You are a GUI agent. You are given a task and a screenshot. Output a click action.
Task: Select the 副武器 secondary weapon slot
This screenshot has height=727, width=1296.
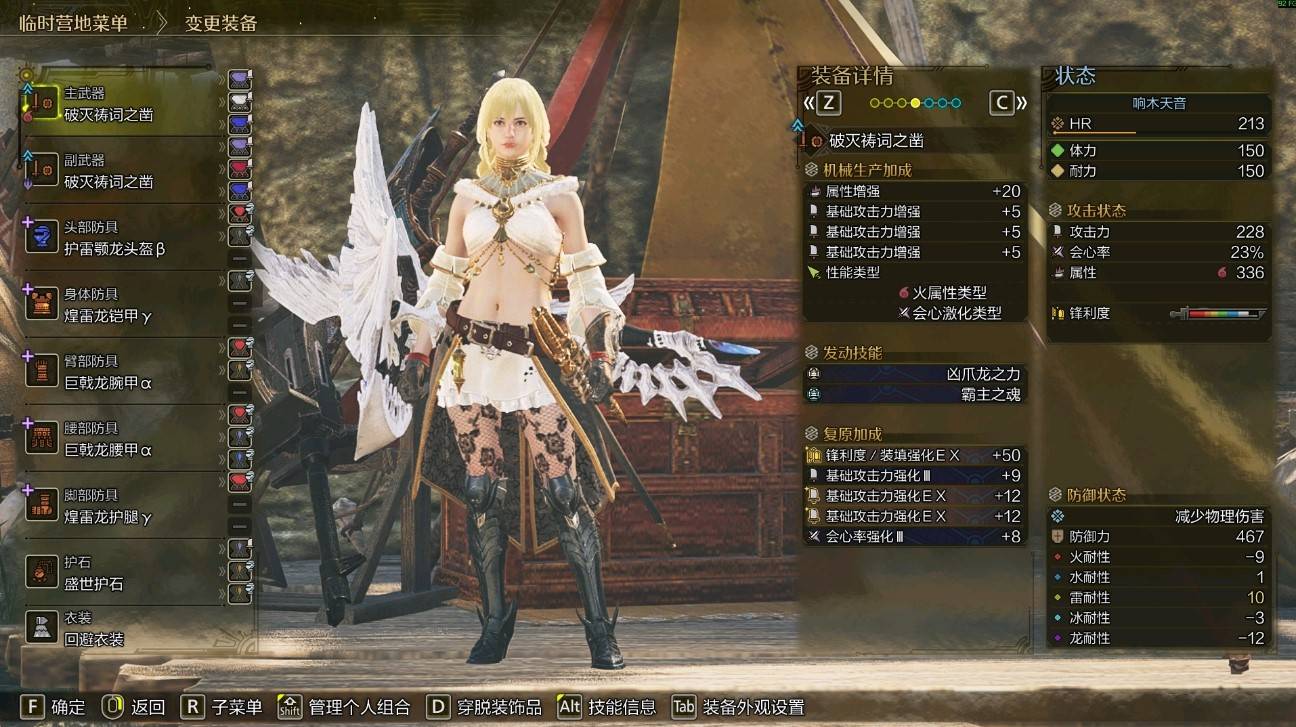tap(120, 171)
